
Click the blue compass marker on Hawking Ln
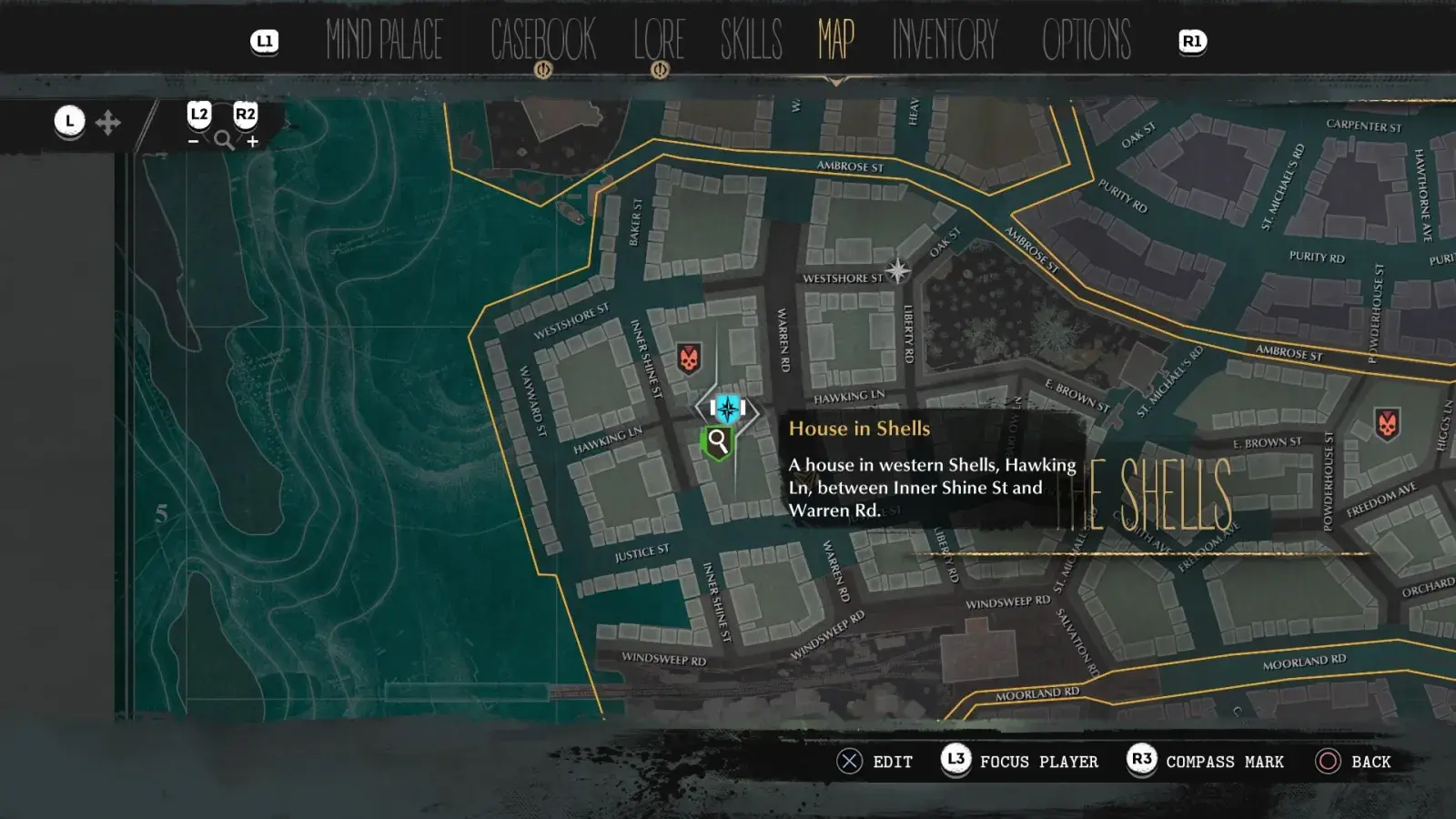[727, 409]
